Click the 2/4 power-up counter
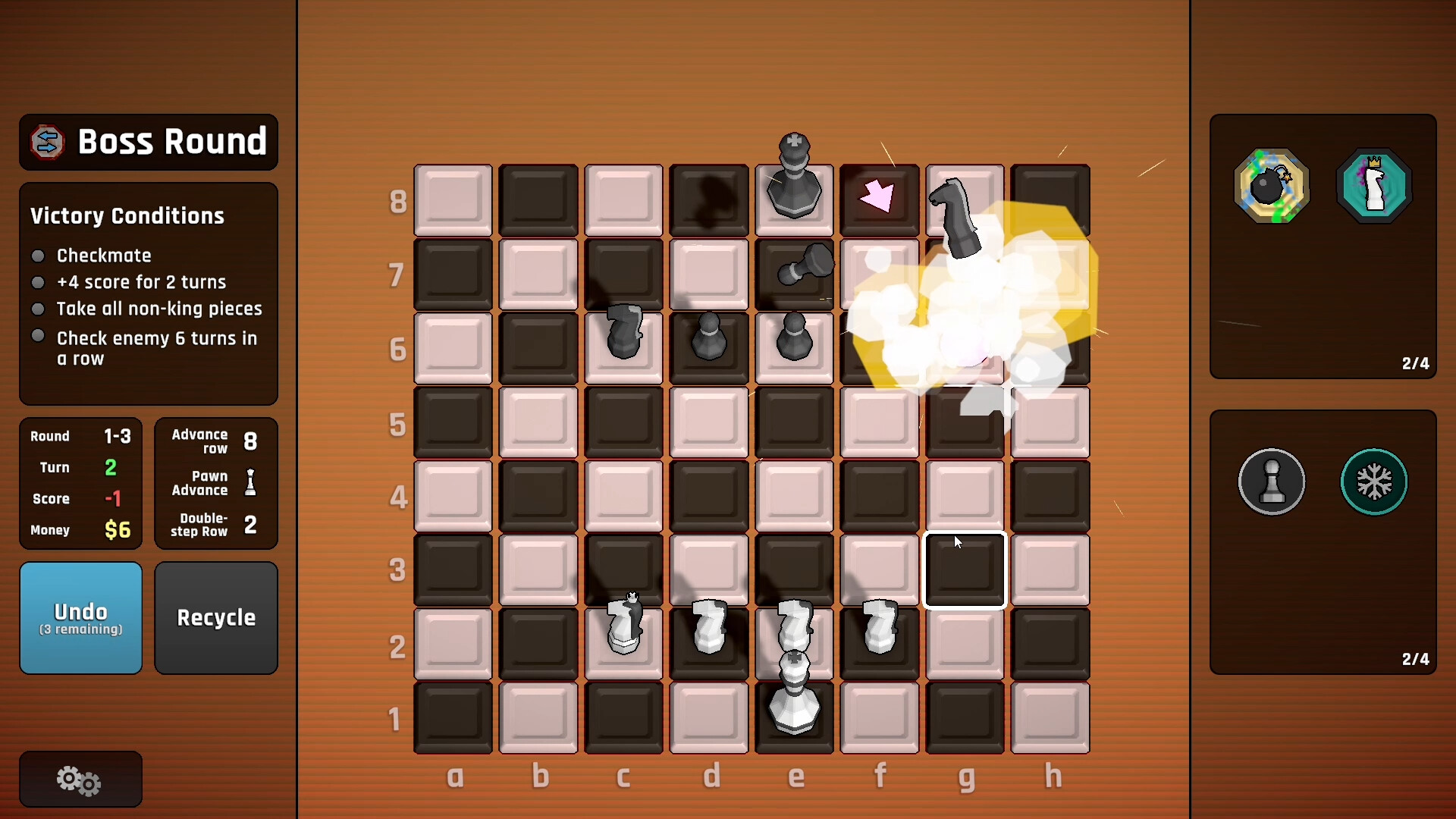This screenshot has width=1456, height=819. point(1417,363)
